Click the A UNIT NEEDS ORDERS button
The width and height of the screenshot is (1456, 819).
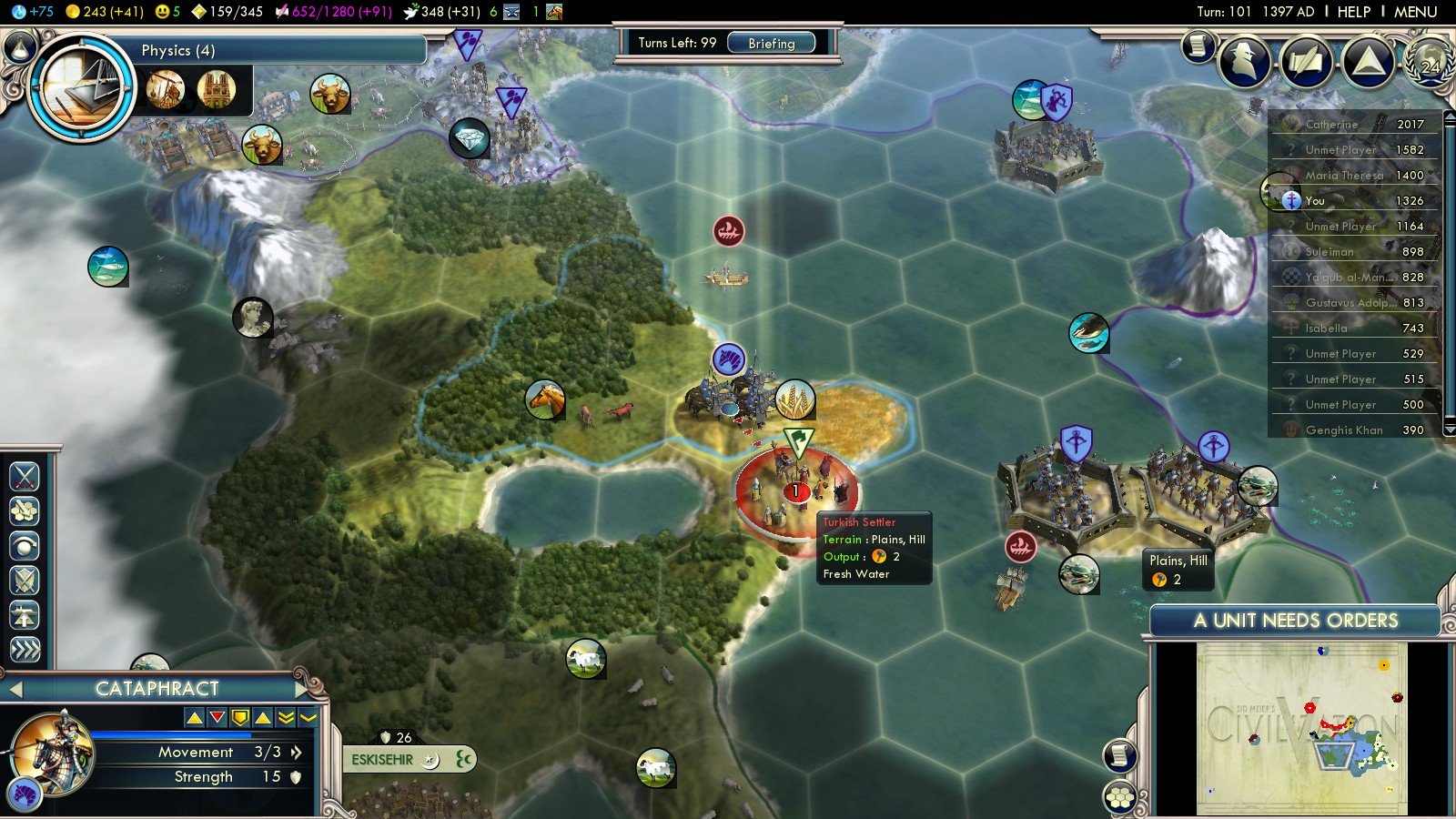coord(1295,621)
